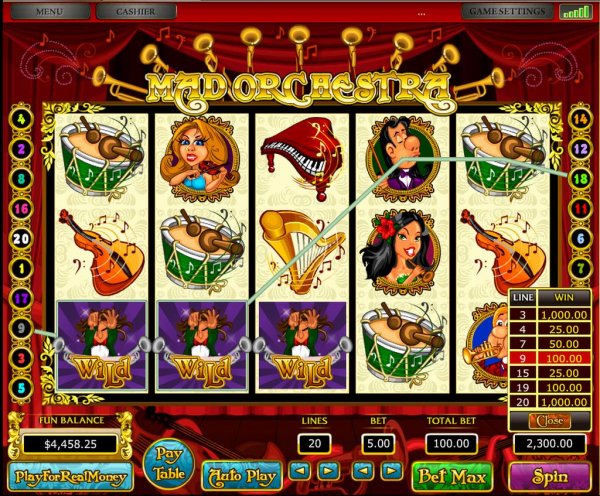Select payline 4 marker
This screenshot has height=496, width=600.
pyautogui.click(x=21, y=119)
